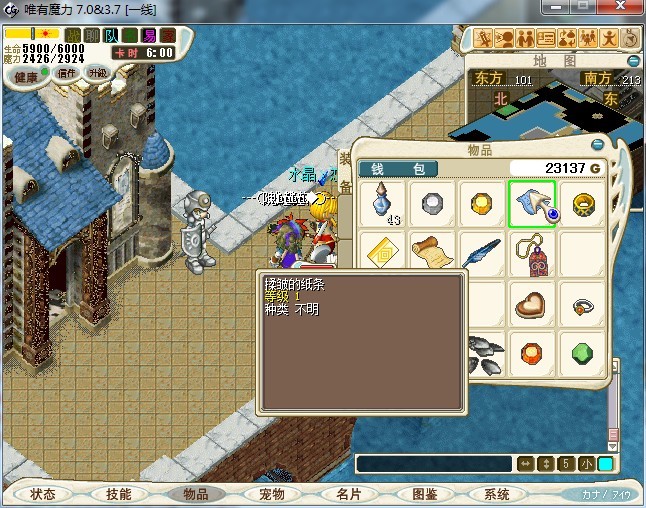Select the red charm pouch item
Screen dimensions: 646x508
[532, 254]
